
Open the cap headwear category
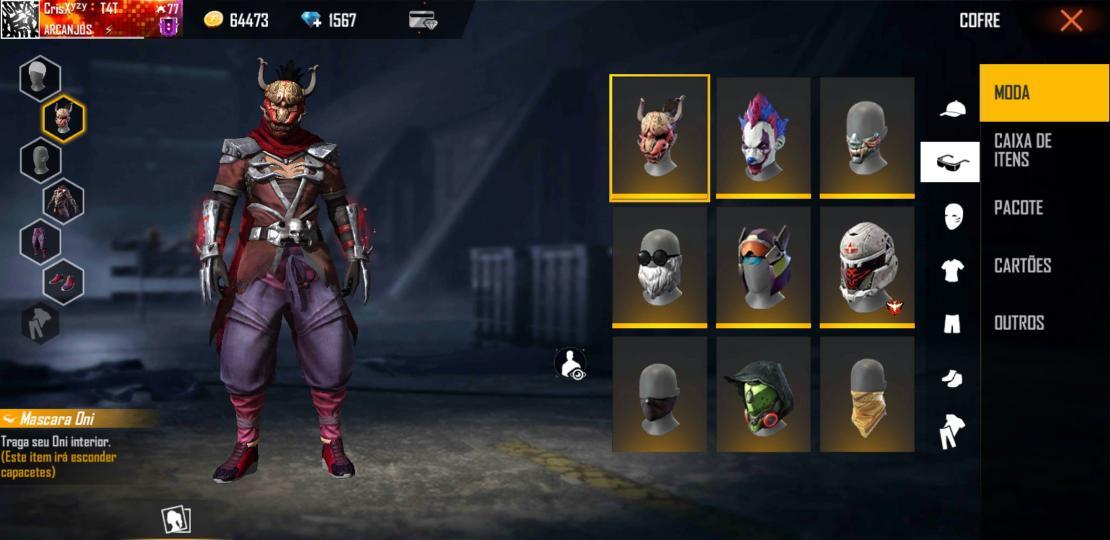[x=953, y=109]
